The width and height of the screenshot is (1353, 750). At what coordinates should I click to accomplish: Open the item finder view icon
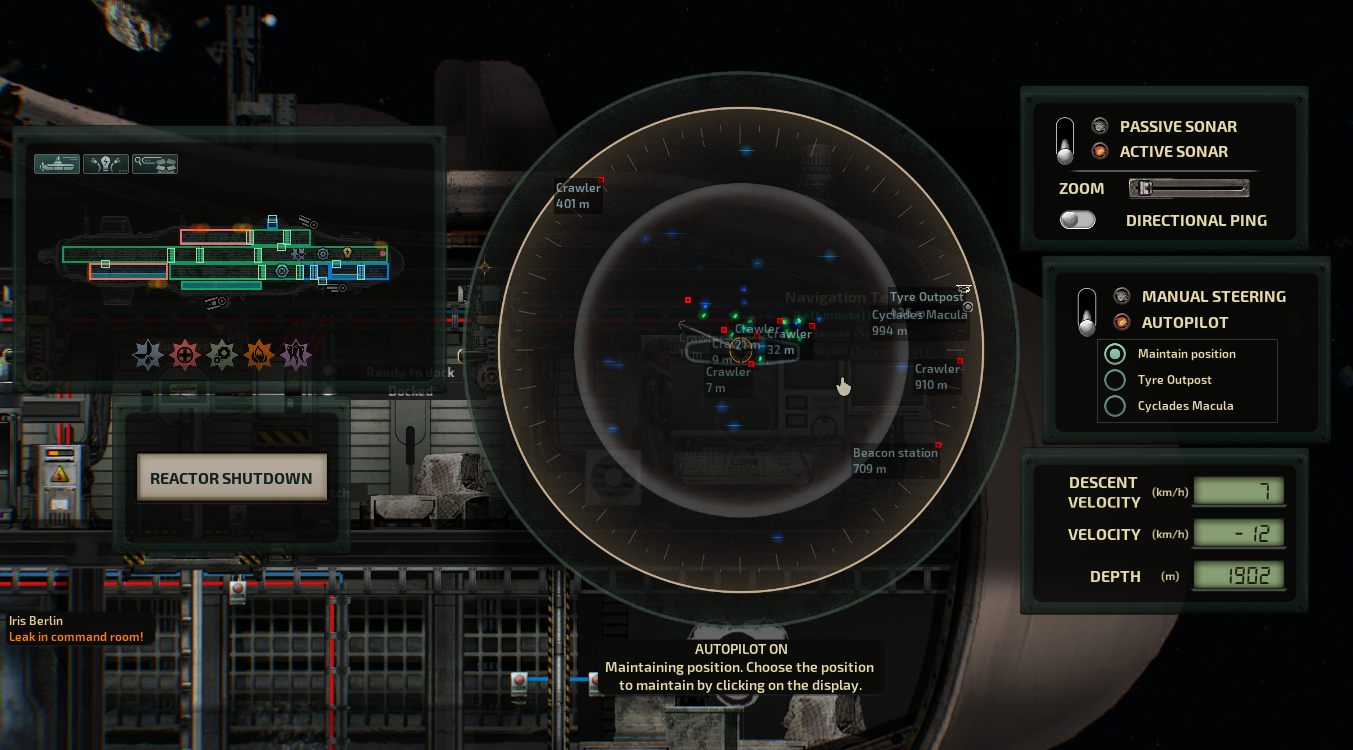154,163
